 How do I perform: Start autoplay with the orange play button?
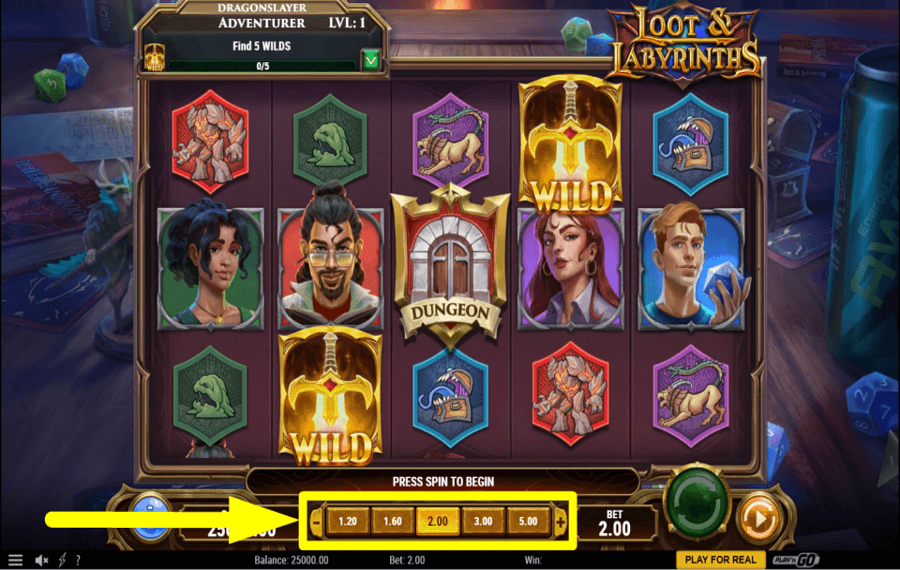point(757,519)
